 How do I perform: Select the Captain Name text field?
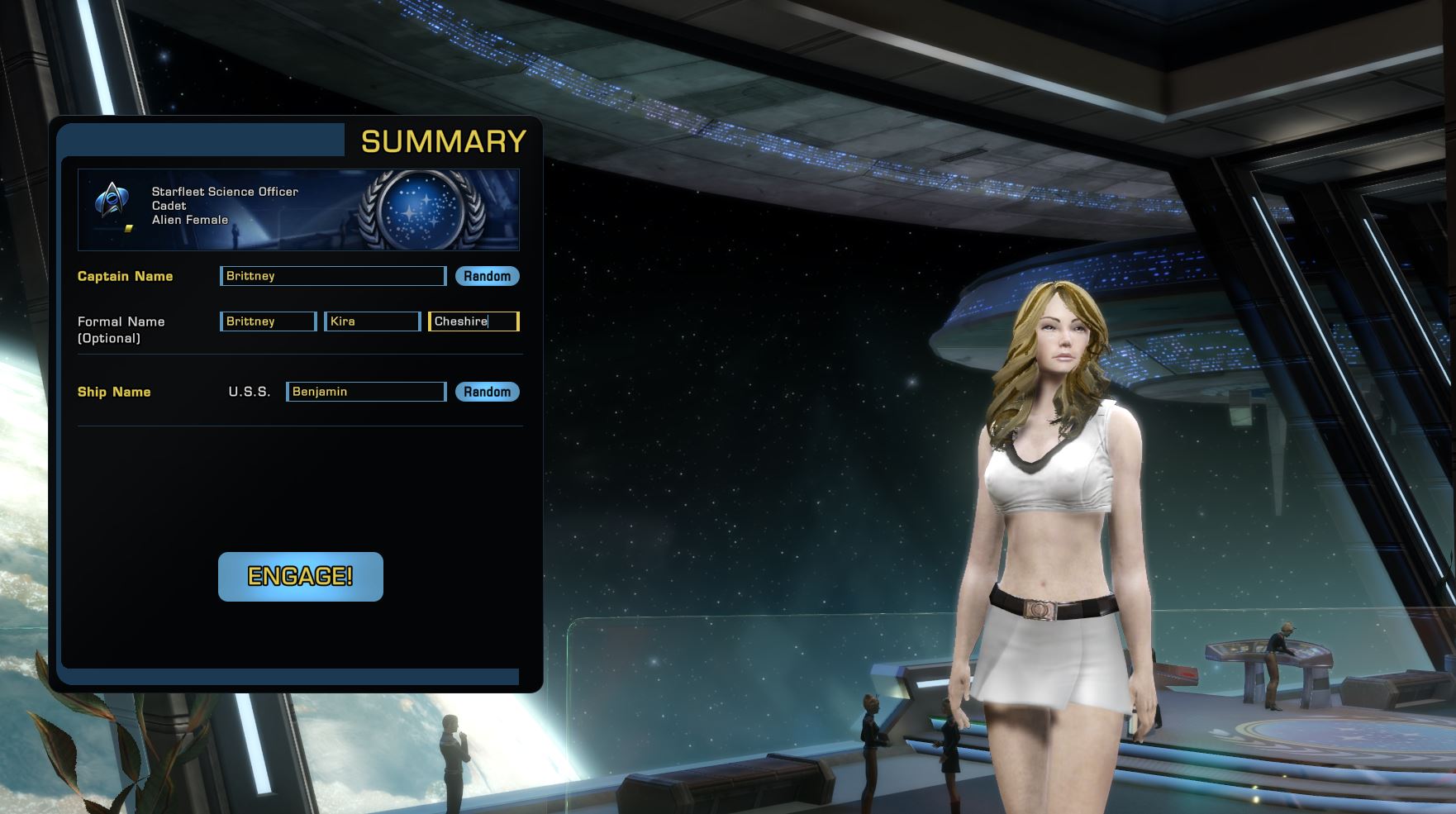point(333,276)
